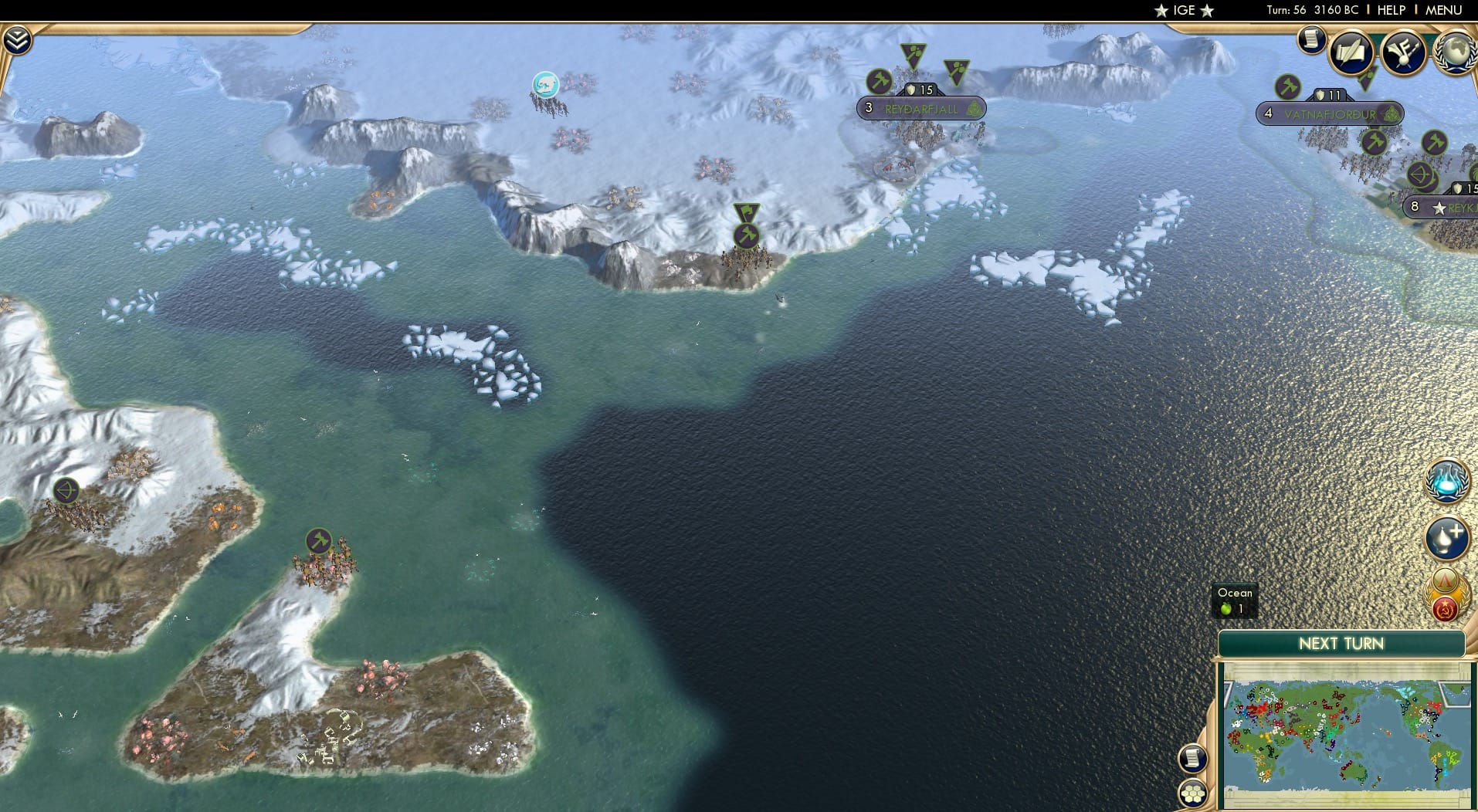Select the axe unit flag beside Vatnafjörður

click(1287, 87)
